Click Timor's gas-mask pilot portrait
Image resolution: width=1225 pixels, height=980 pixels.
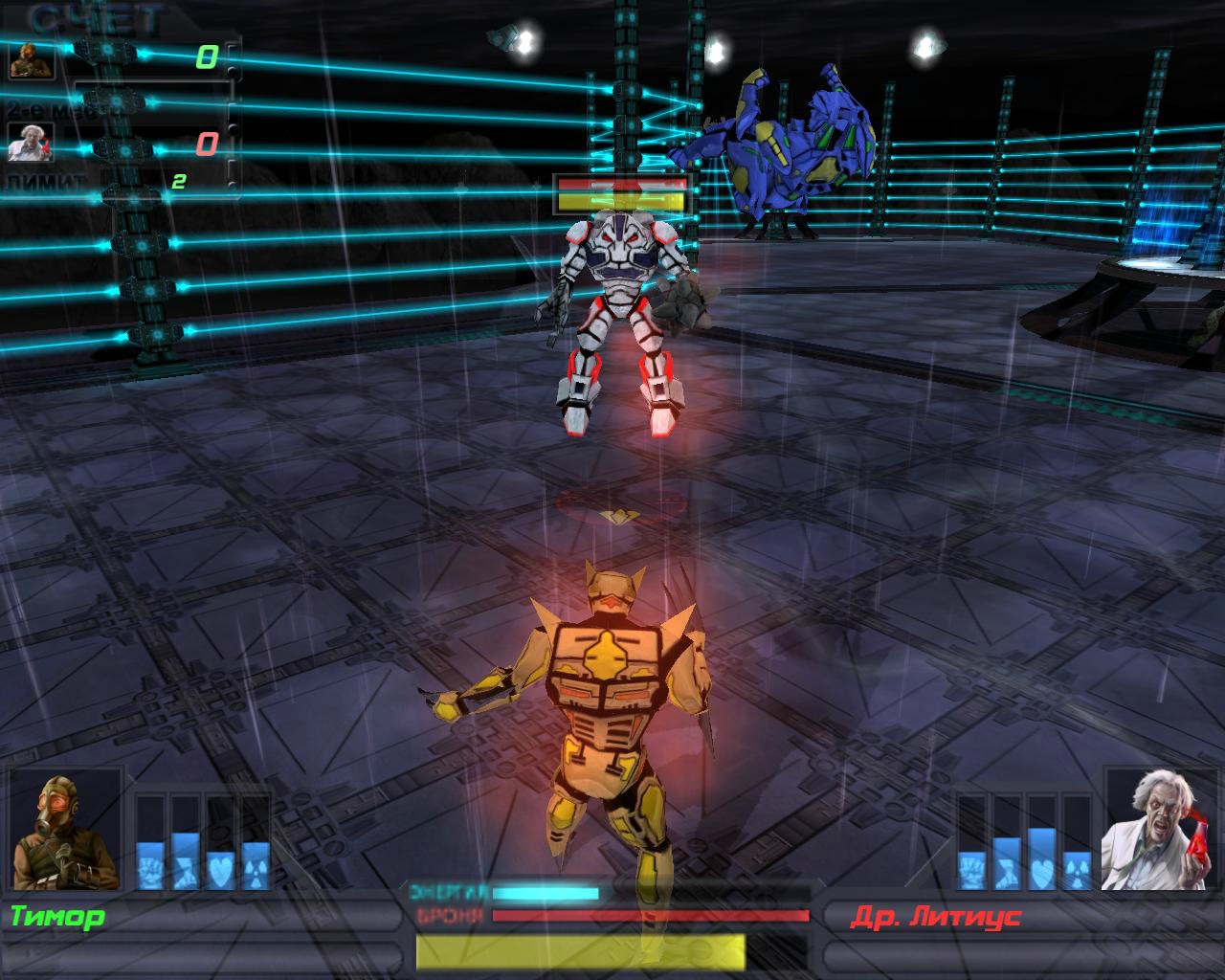point(65,831)
